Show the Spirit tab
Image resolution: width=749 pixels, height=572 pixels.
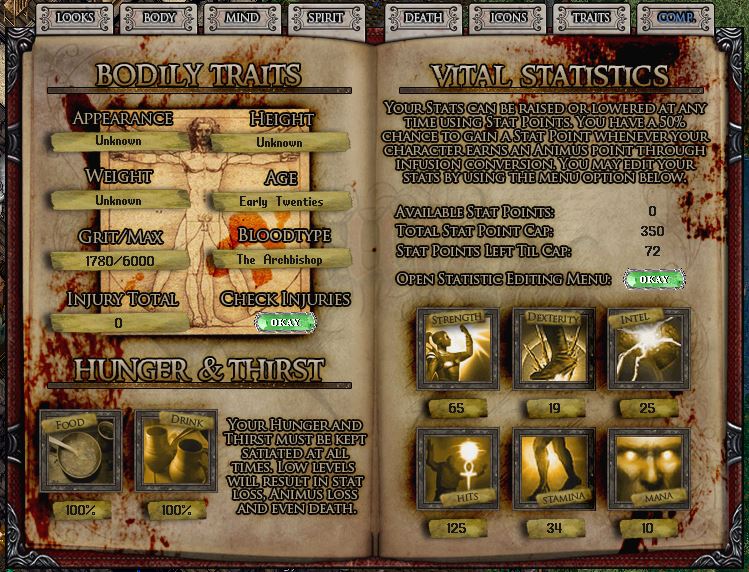327,17
